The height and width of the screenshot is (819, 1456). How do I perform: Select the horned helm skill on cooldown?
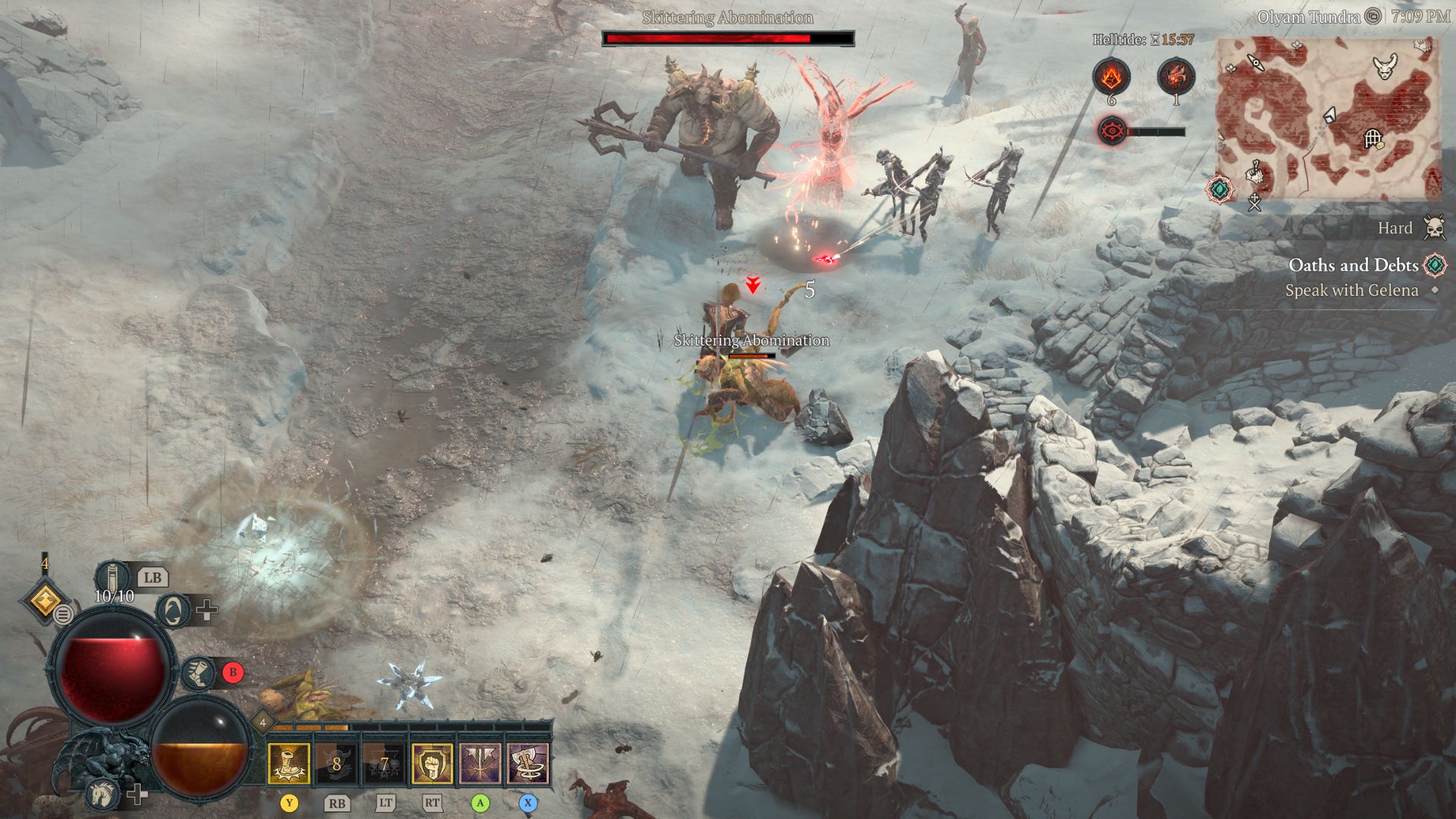pyautogui.click(x=337, y=763)
